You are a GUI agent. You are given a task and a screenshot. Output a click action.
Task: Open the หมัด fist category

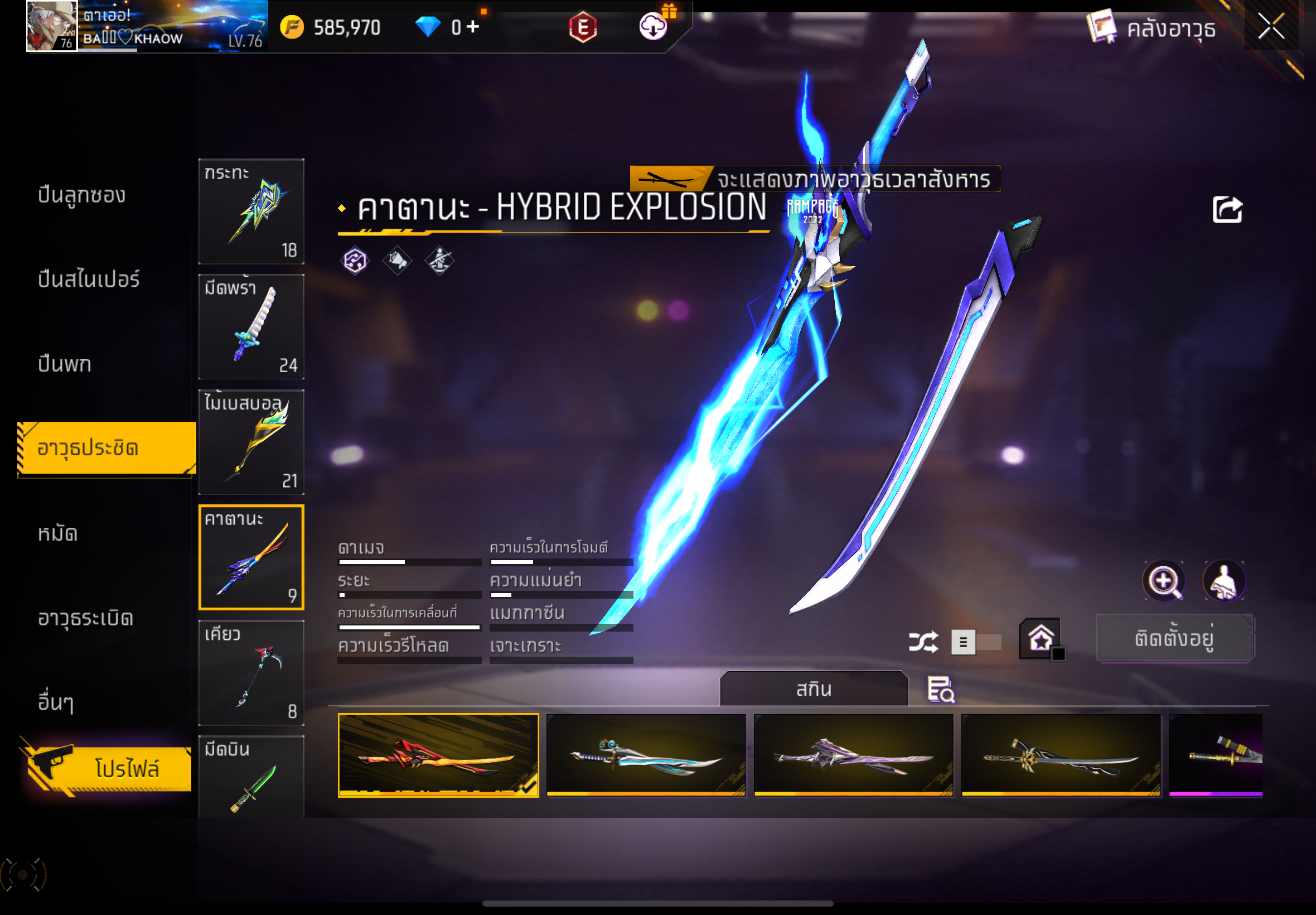tap(58, 533)
